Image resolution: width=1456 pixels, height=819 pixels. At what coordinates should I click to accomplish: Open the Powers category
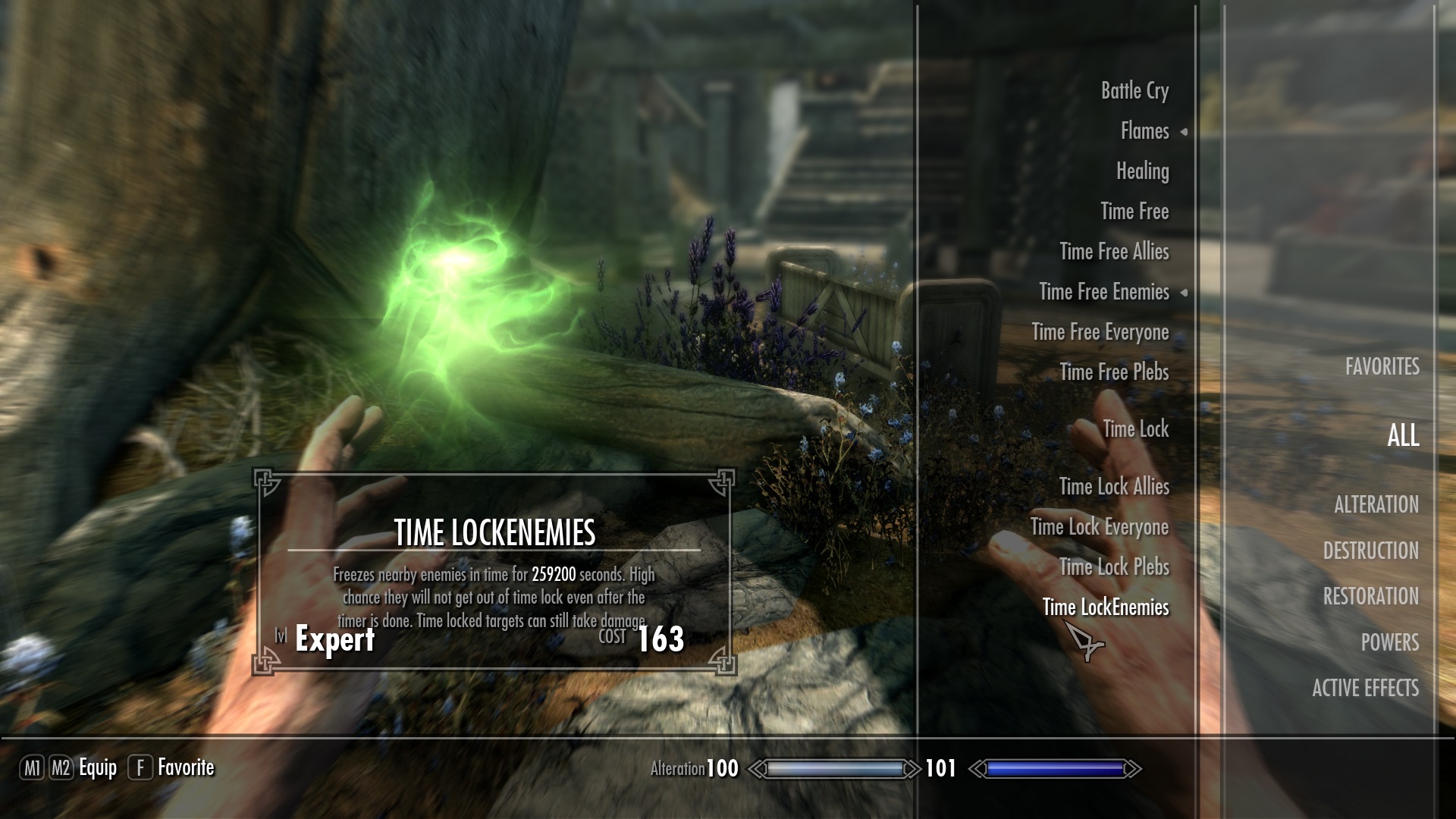click(1389, 642)
